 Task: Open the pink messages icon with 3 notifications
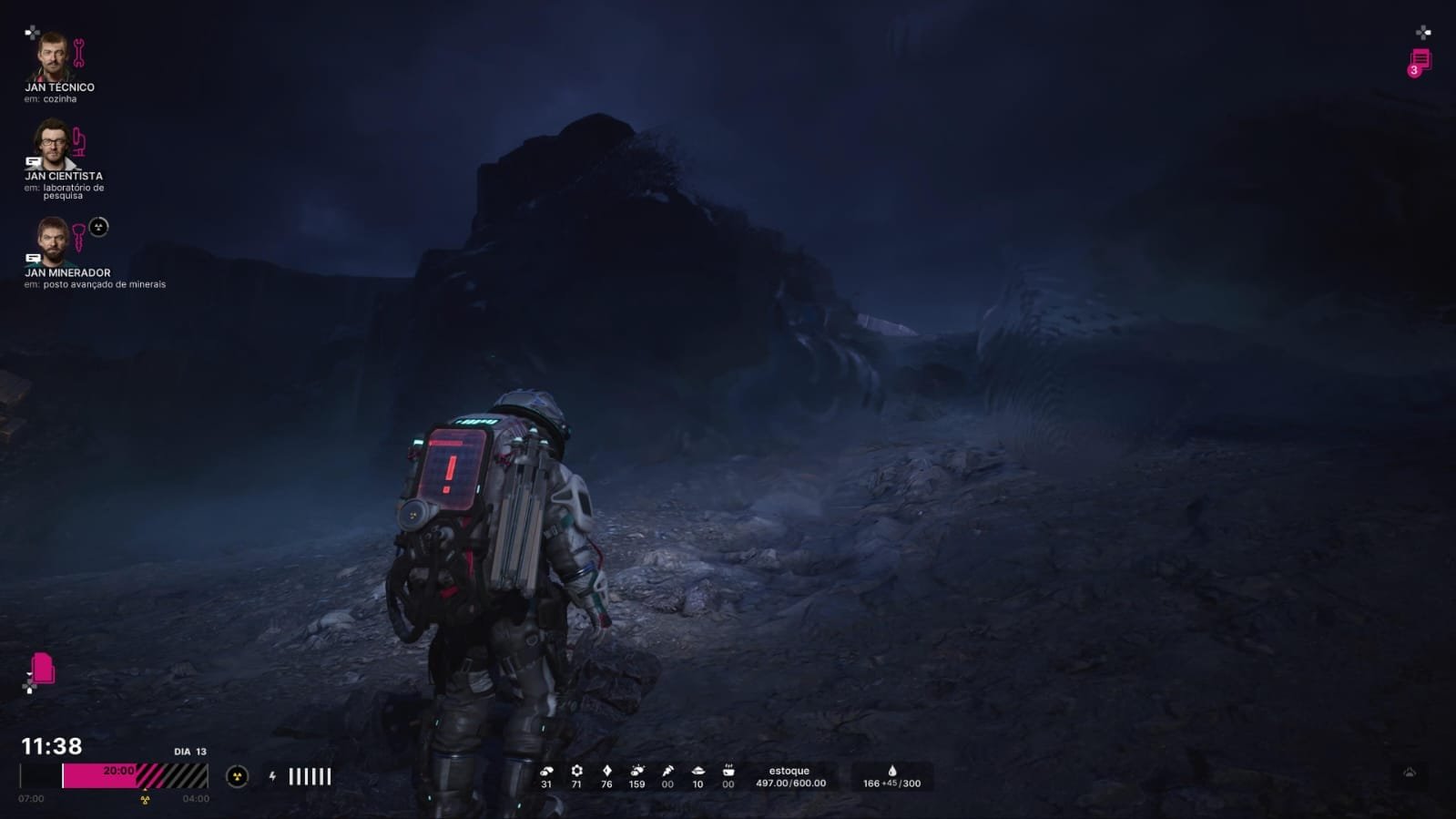1420,62
